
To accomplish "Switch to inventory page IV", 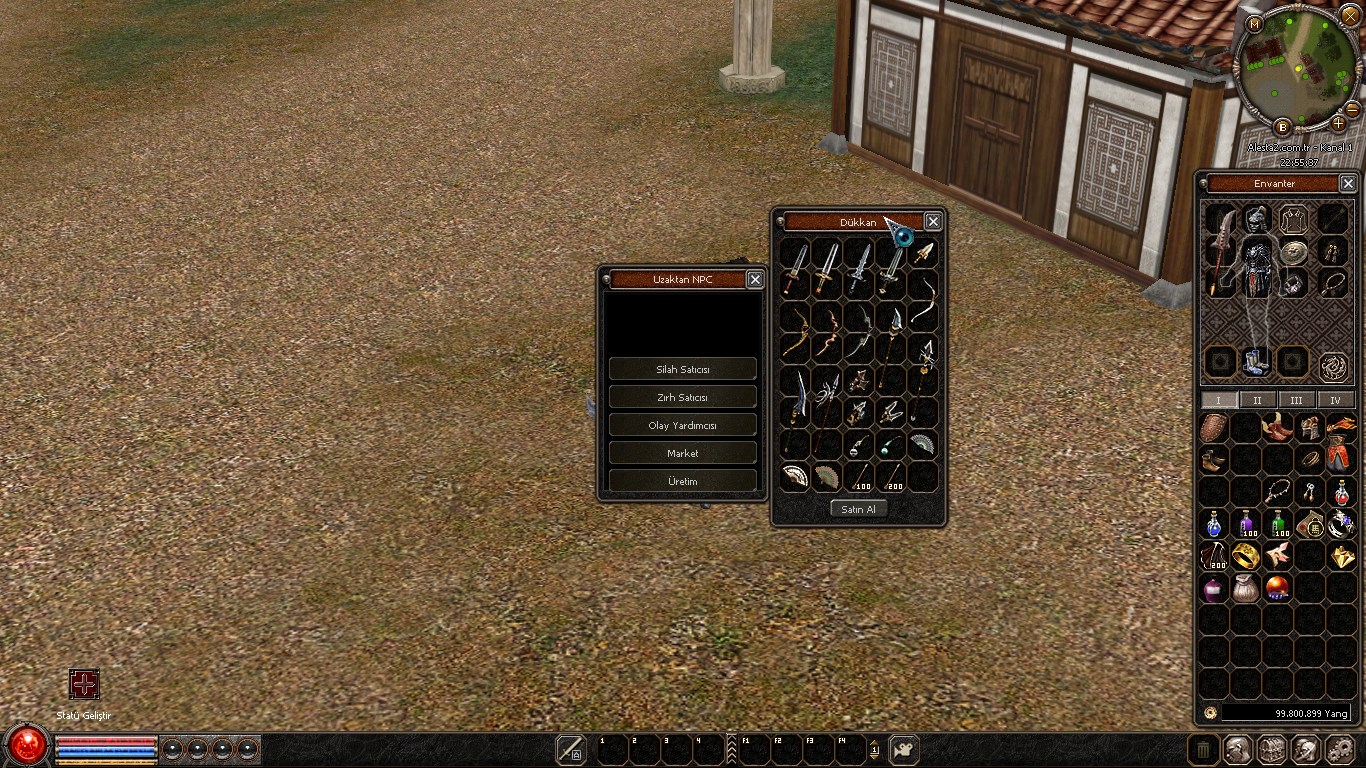I will (x=1335, y=400).
